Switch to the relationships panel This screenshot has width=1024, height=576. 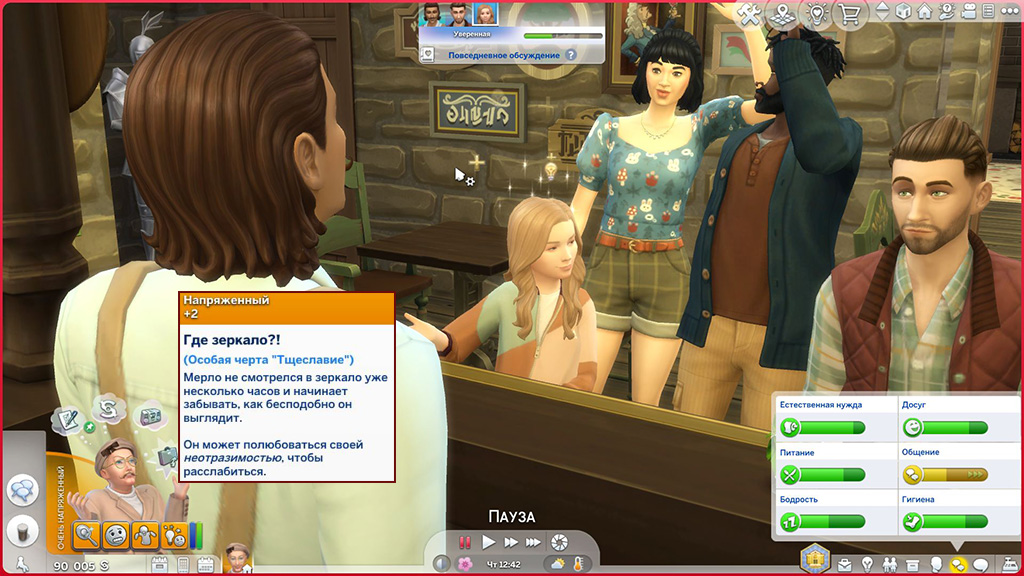tap(889, 565)
